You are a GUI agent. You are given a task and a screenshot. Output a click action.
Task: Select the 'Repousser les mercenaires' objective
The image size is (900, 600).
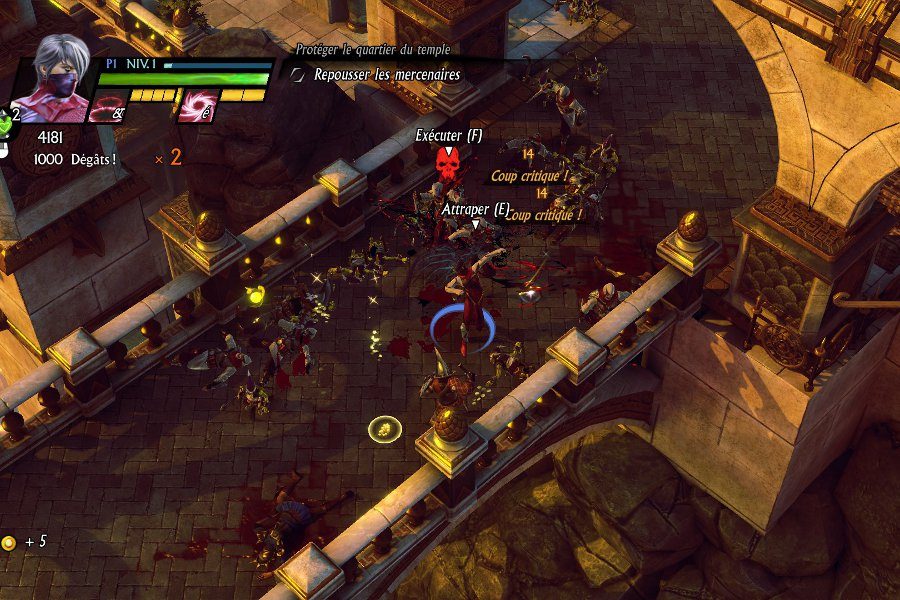(x=386, y=74)
